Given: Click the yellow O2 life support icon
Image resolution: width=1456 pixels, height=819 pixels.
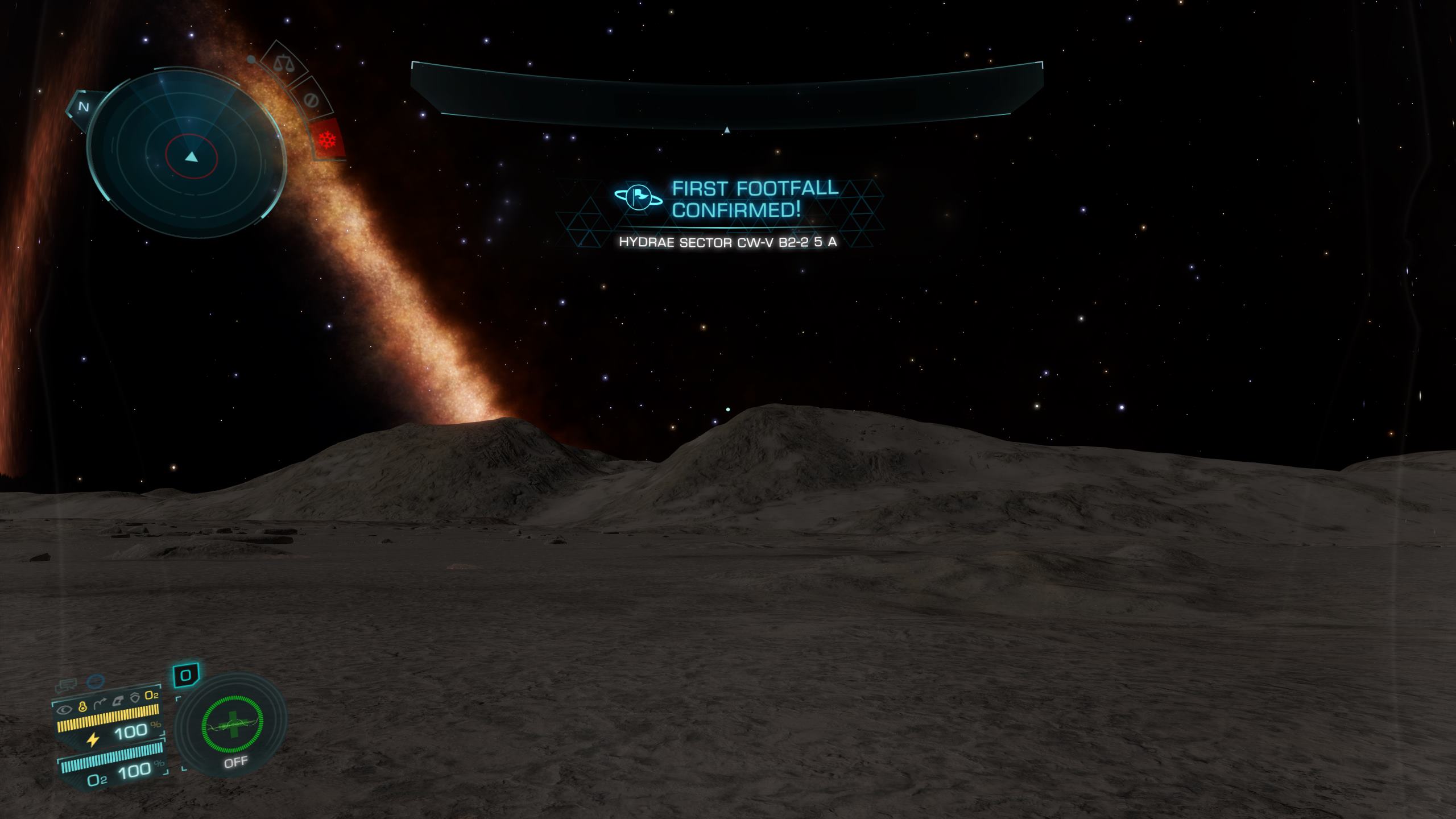Looking at the screenshot, I should tap(151, 696).
